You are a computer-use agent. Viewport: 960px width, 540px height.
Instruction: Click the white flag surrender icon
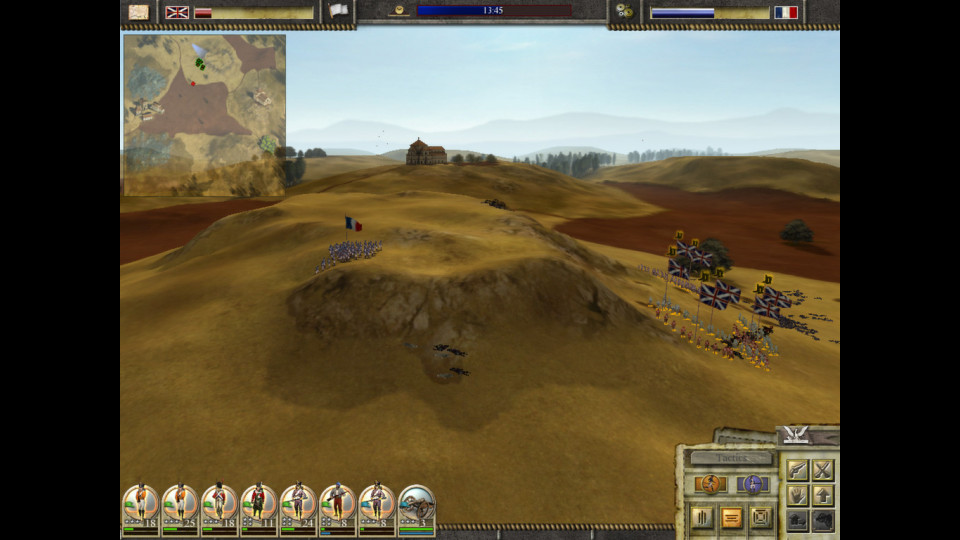[339, 11]
